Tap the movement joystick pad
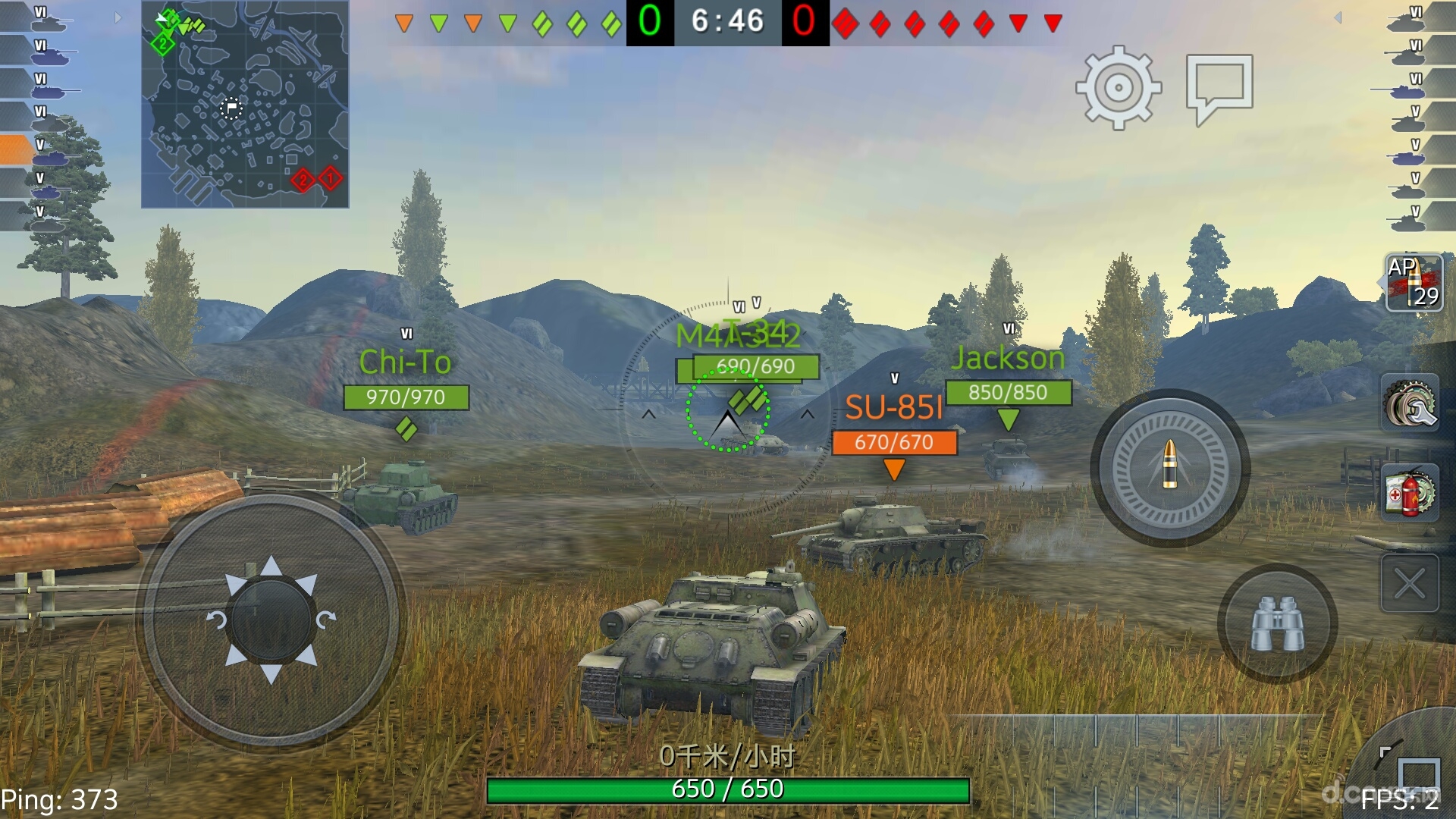Image resolution: width=1456 pixels, height=819 pixels. coord(271,620)
